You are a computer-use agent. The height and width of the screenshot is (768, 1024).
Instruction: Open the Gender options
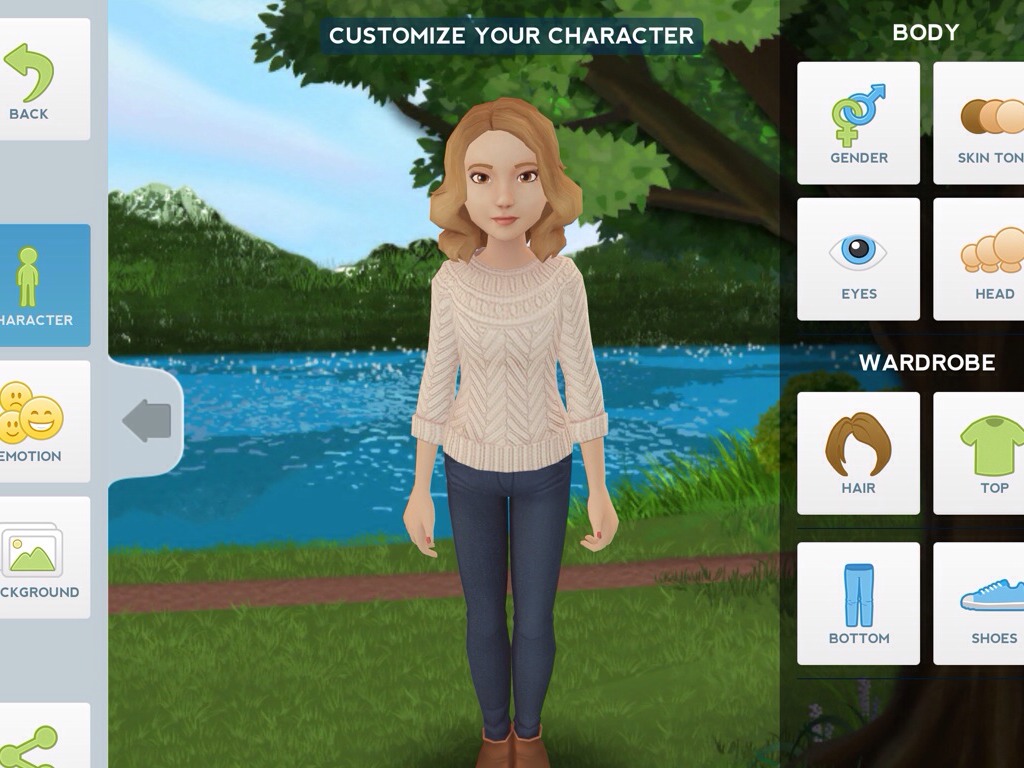[x=858, y=123]
